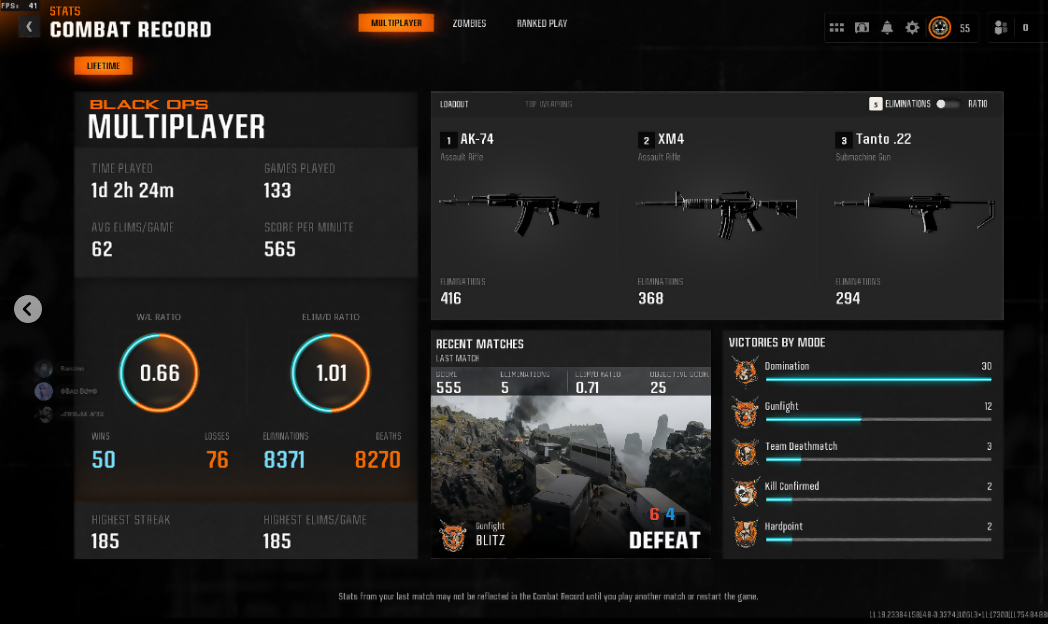Click the player rank emblem
The height and width of the screenshot is (624, 1048).
point(939,28)
